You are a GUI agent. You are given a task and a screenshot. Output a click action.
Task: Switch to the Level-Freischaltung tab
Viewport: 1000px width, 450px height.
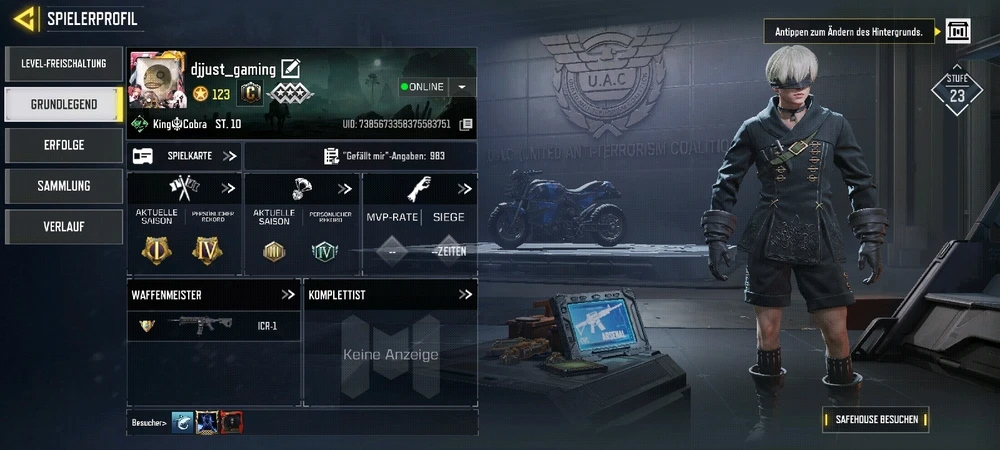(63, 64)
